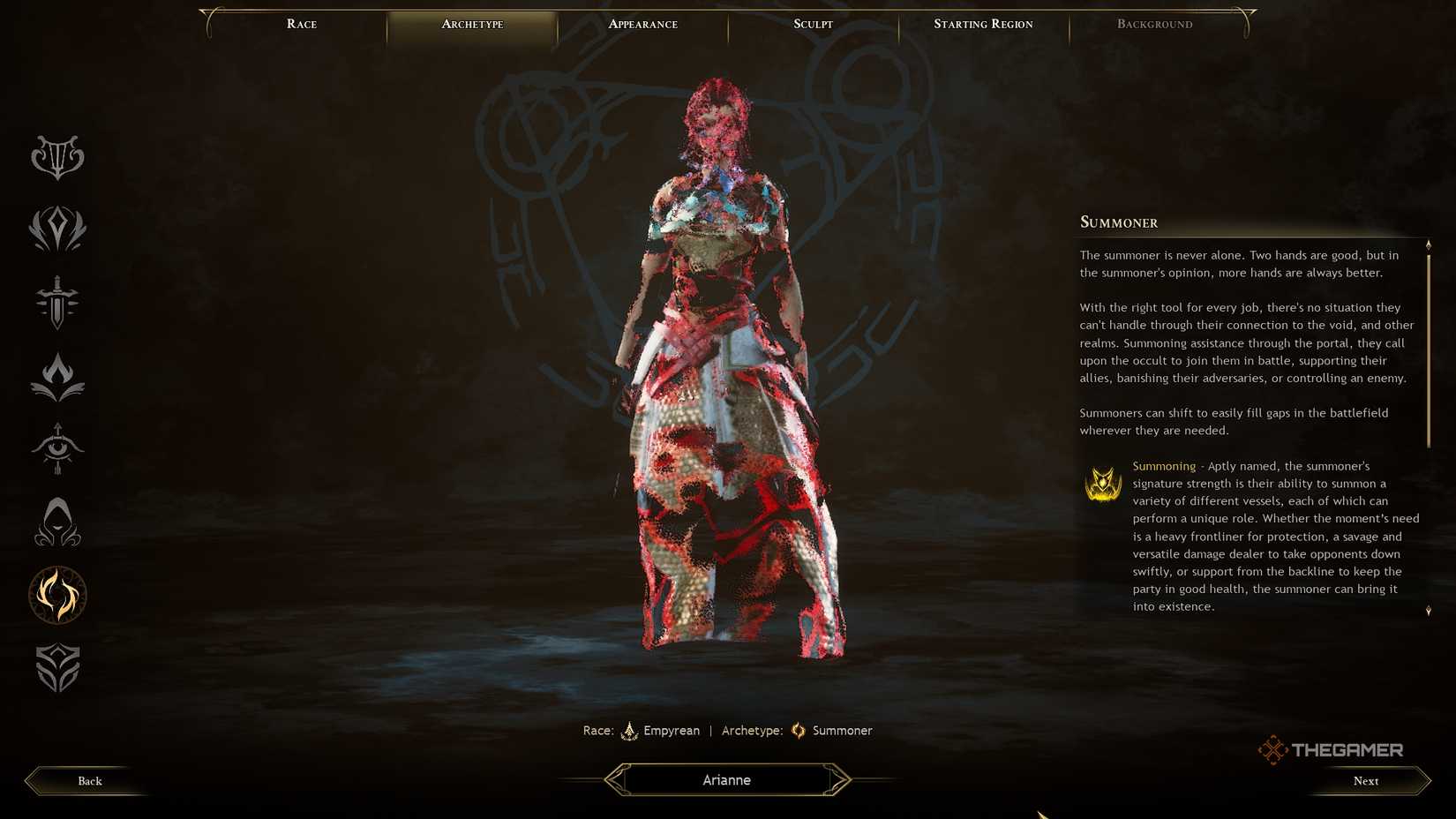Click the Back button

pyautogui.click(x=89, y=780)
